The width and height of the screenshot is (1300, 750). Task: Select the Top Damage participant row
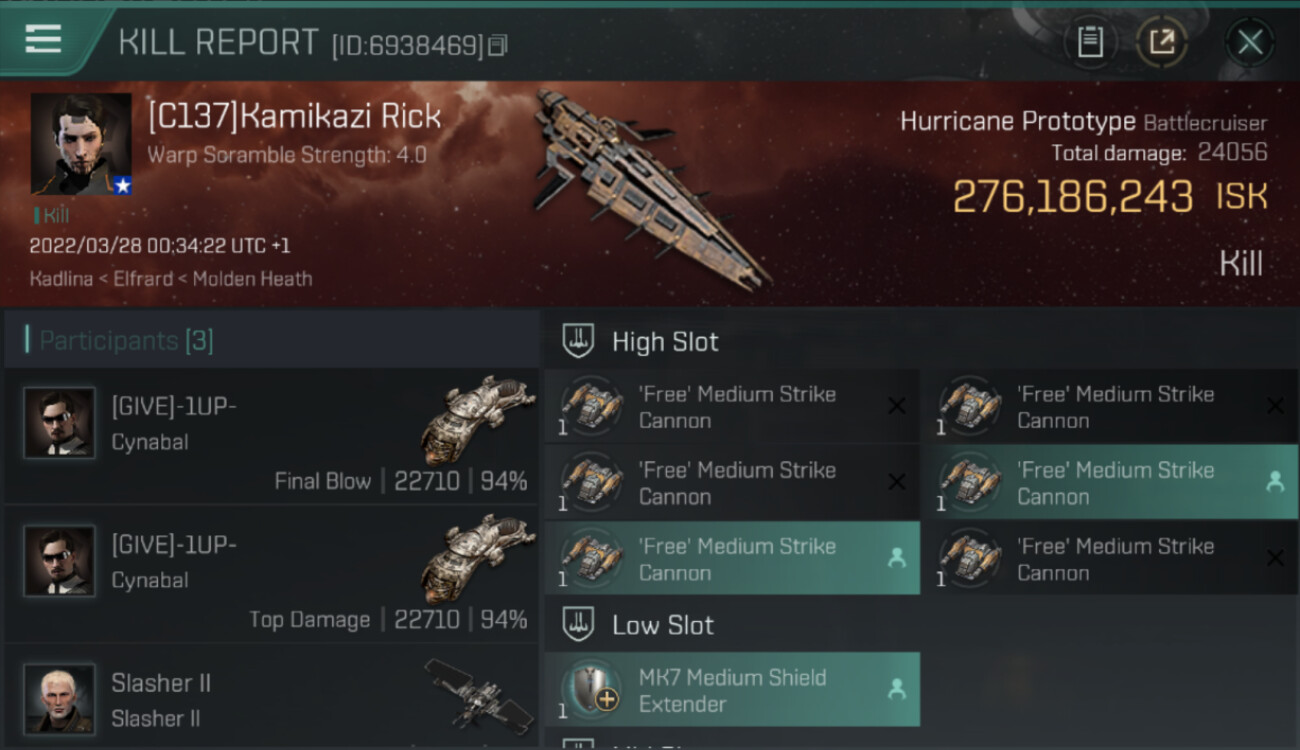272,576
